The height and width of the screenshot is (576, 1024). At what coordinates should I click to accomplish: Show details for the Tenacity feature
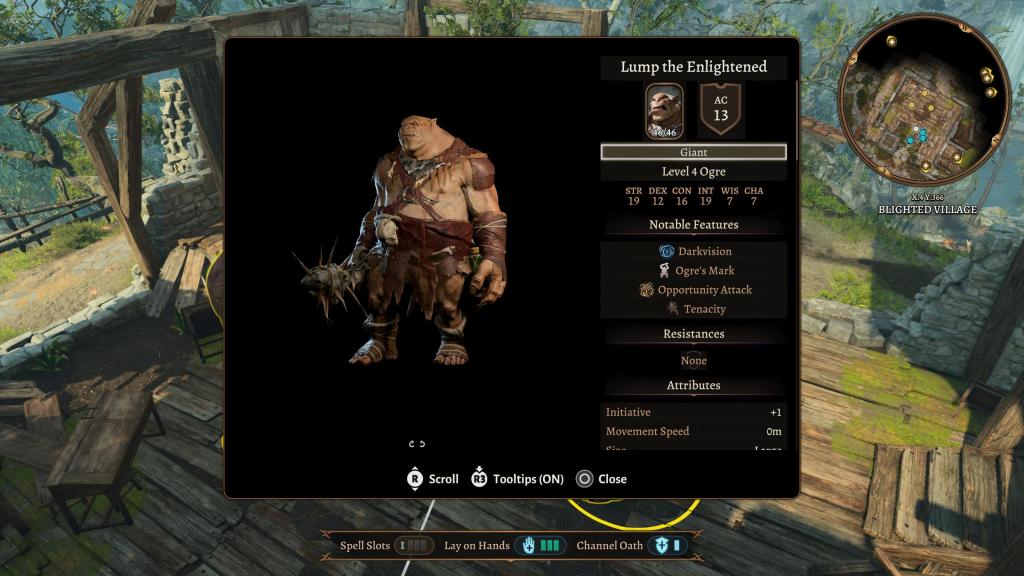point(695,309)
